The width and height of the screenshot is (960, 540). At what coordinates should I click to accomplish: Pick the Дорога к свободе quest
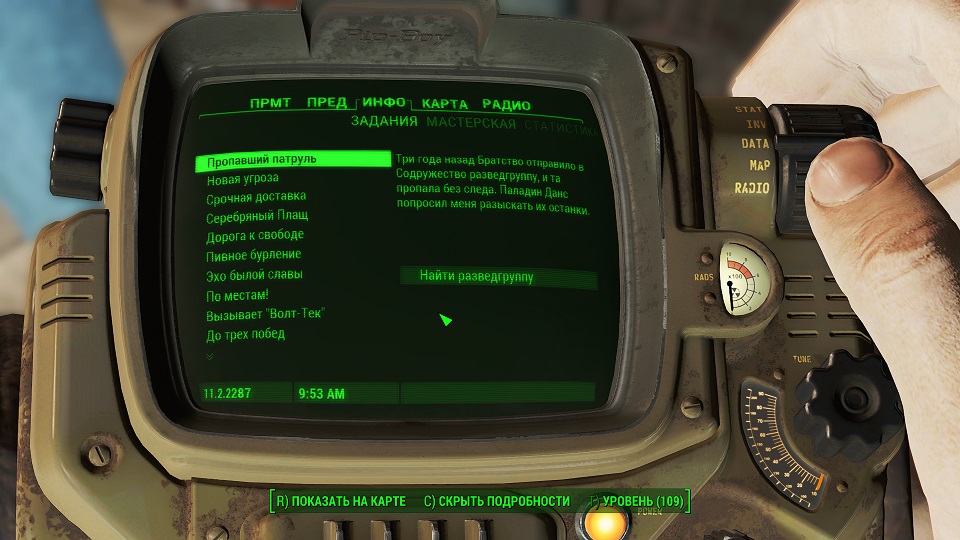[x=255, y=235]
